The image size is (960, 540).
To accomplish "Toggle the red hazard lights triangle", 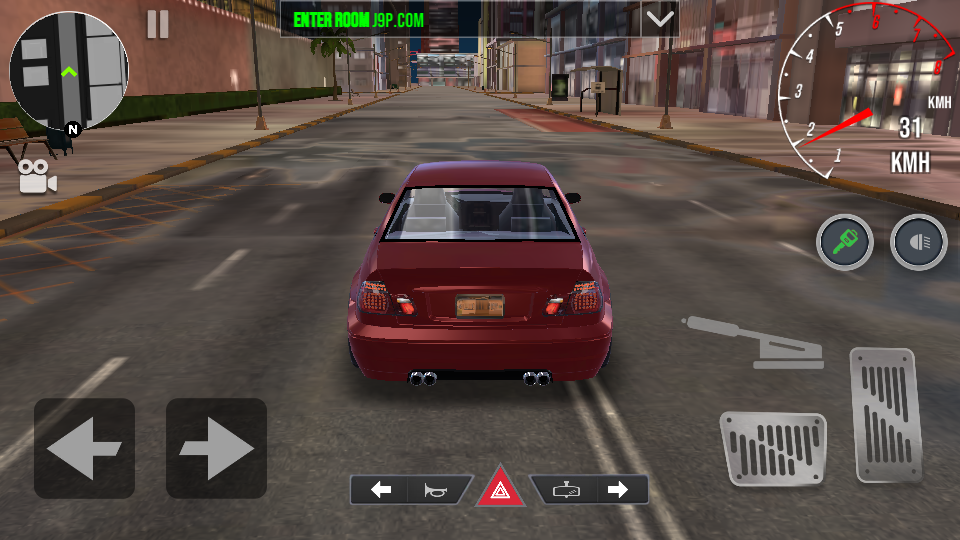I will 499,490.
